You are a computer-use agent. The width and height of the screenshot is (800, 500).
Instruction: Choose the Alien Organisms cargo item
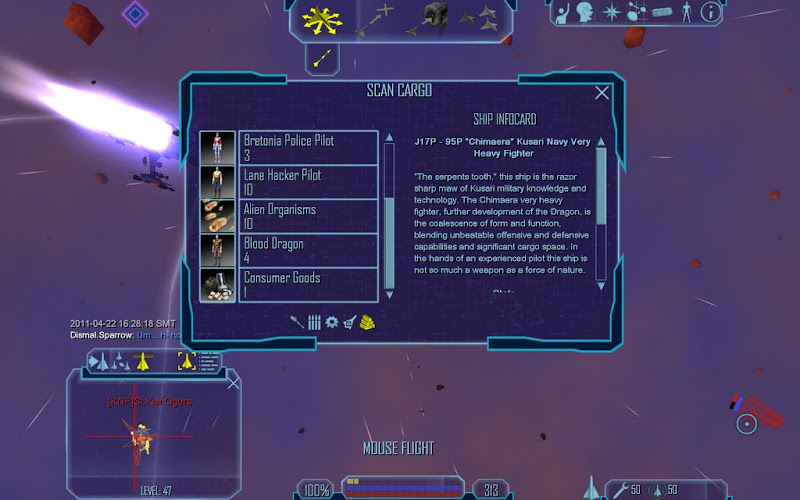tap(309, 216)
